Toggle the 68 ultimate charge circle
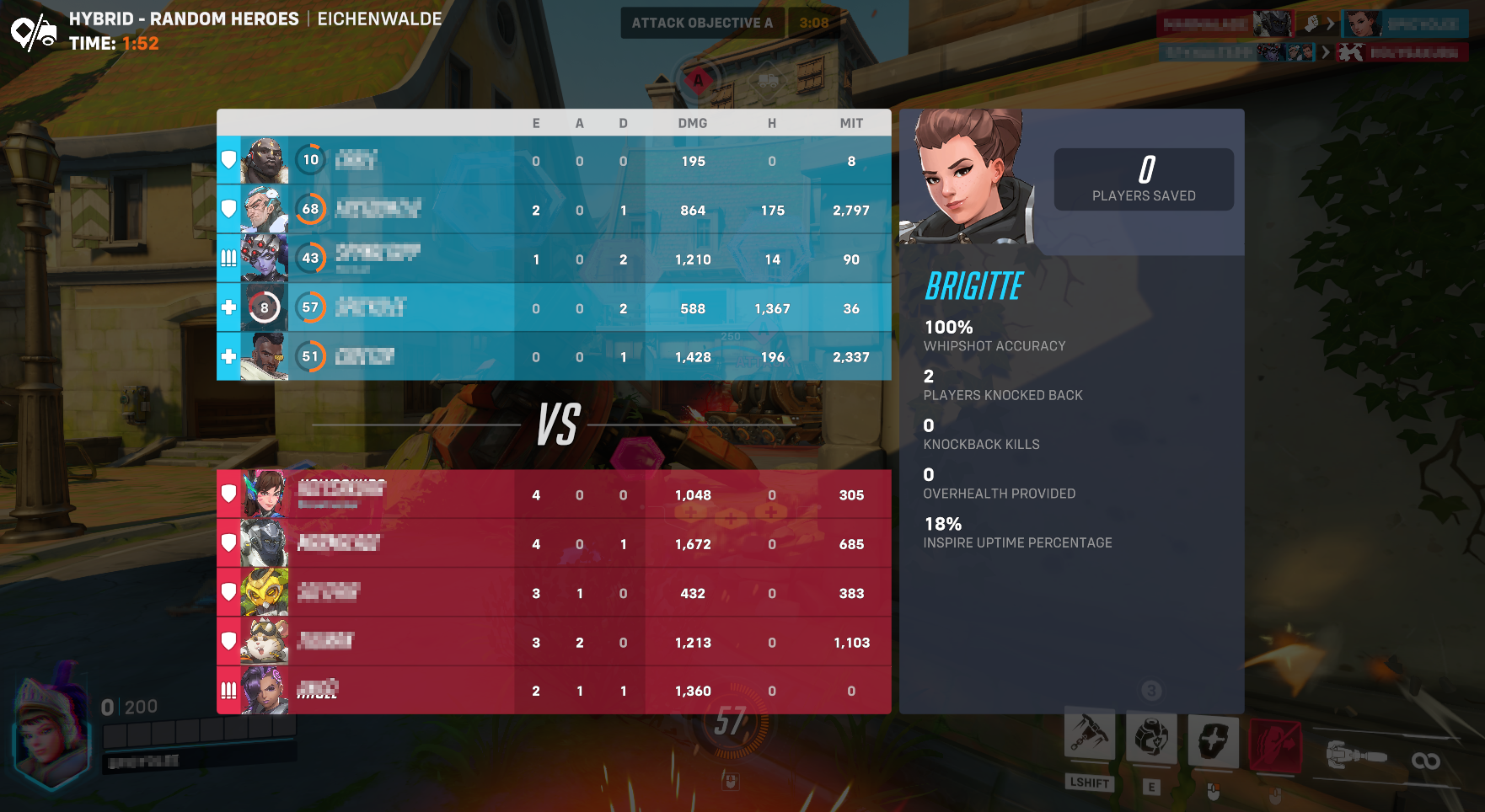The width and height of the screenshot is (1485, 812). click(x=311, y=210)
